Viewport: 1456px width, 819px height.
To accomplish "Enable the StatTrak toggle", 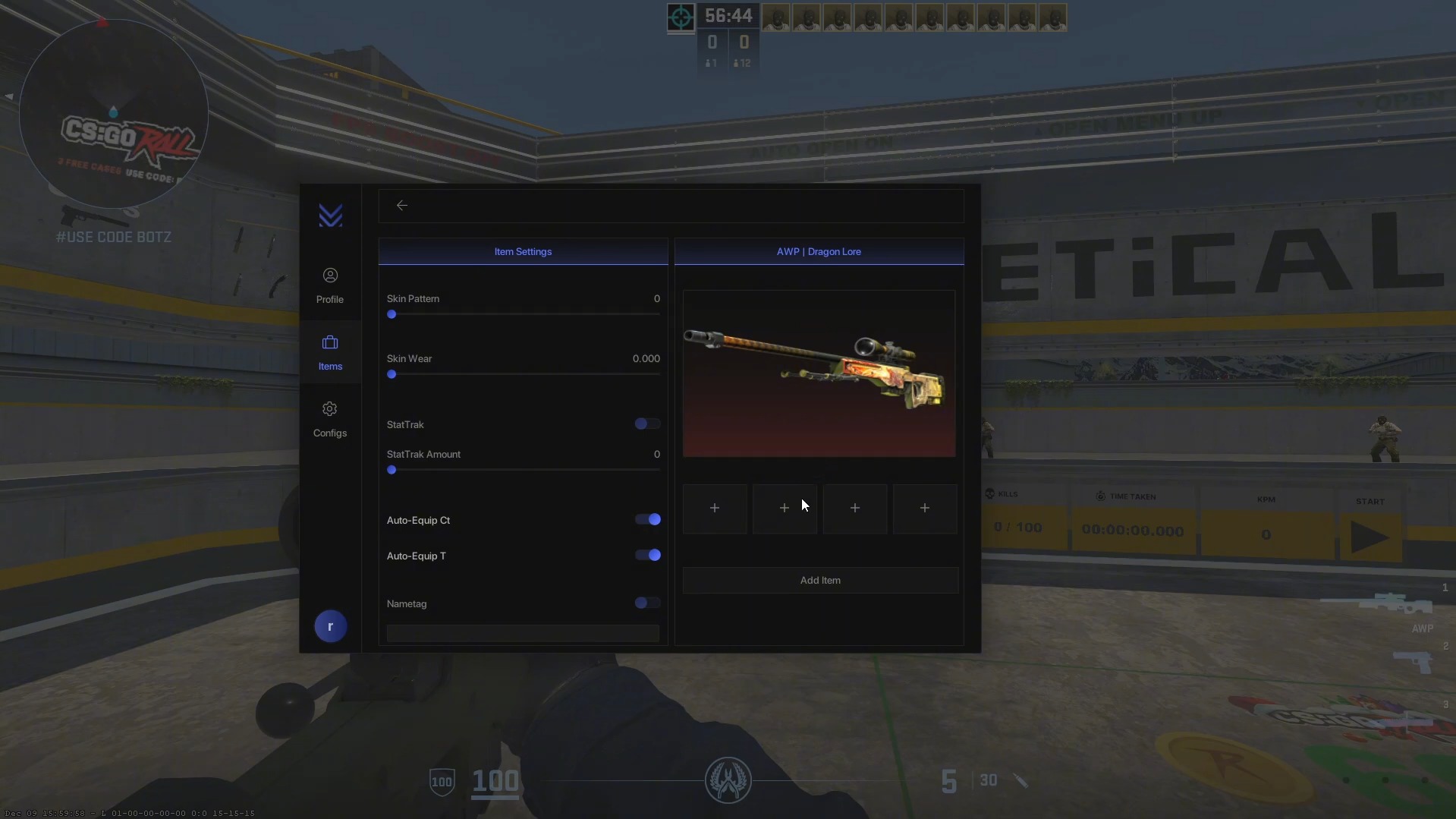I will click(x=646, y=424).
